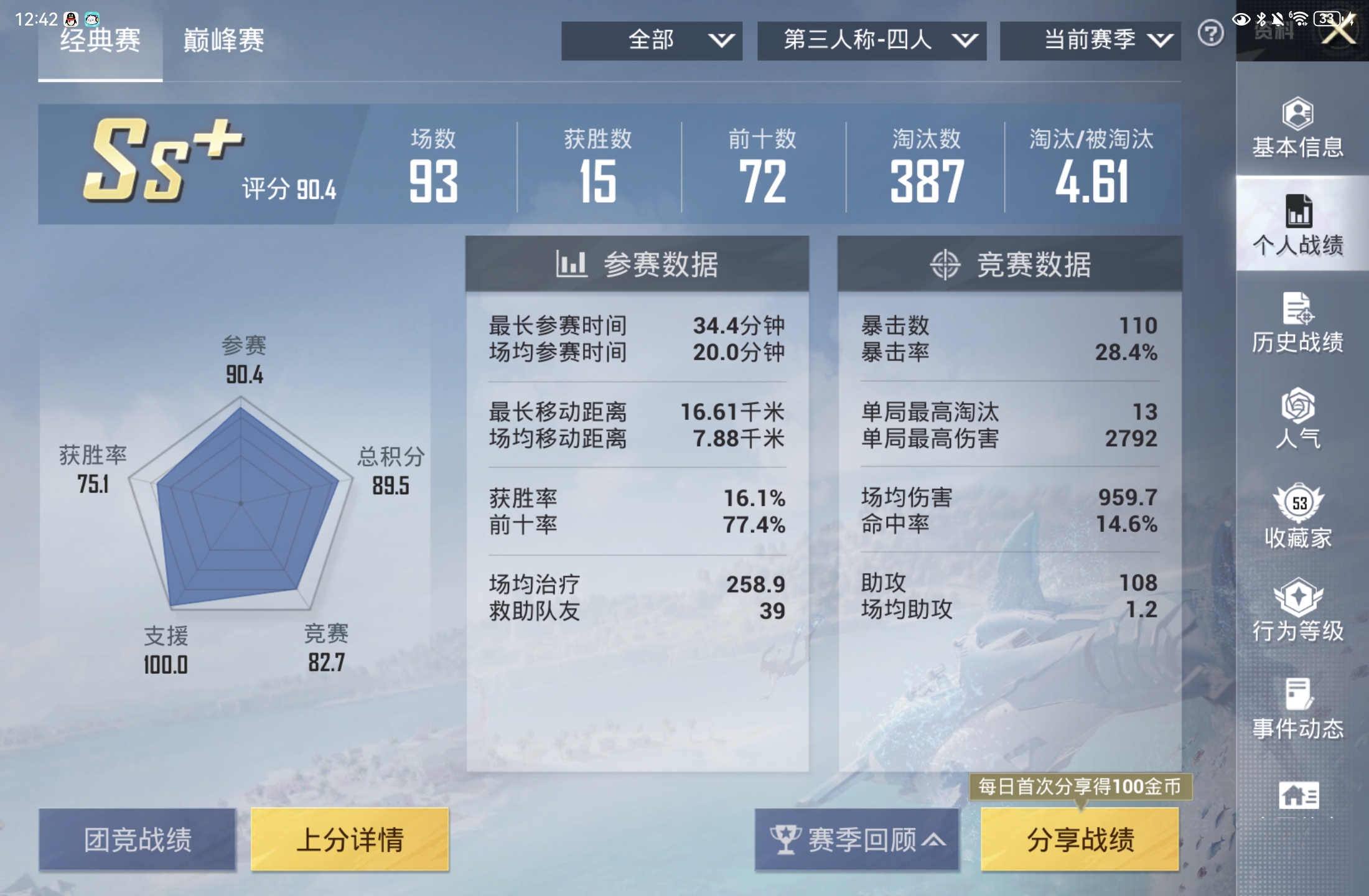Screen dimensions: 1369x896
Task: Open the 人气 popularity page
Action: 1298,418
